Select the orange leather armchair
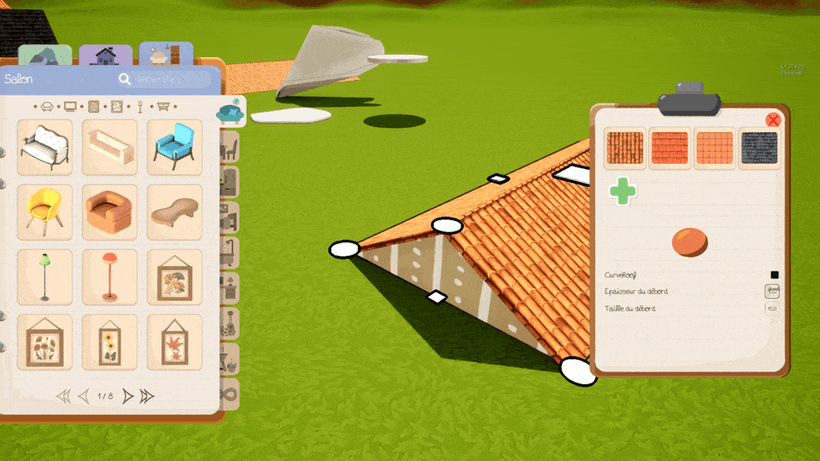 click(110, 211)
